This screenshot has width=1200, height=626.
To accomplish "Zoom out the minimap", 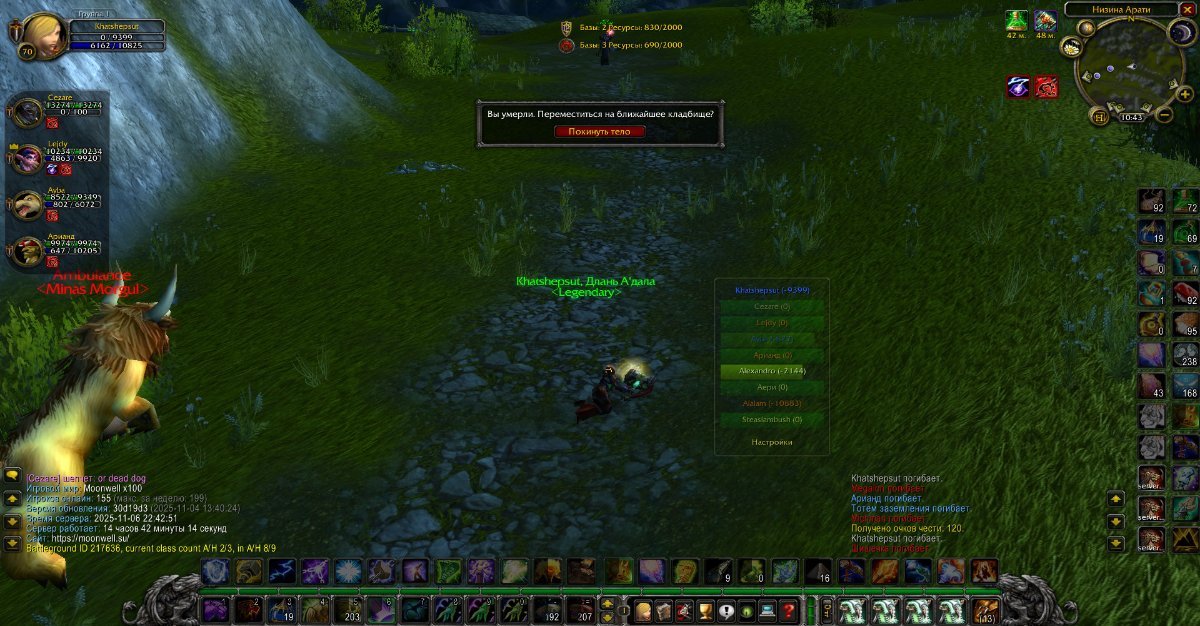I will tap(1164, 115).
